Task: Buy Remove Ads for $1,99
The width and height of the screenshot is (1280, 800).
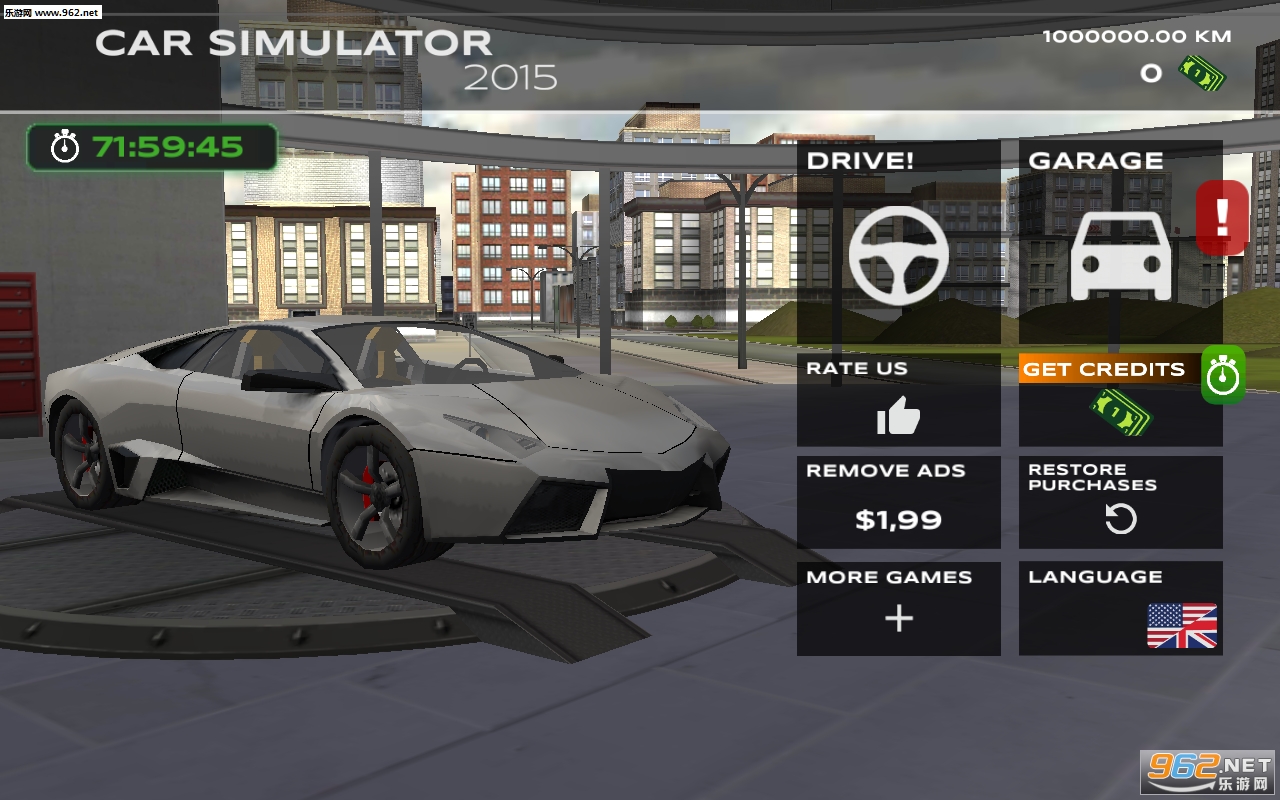Action: click(898, 503)
